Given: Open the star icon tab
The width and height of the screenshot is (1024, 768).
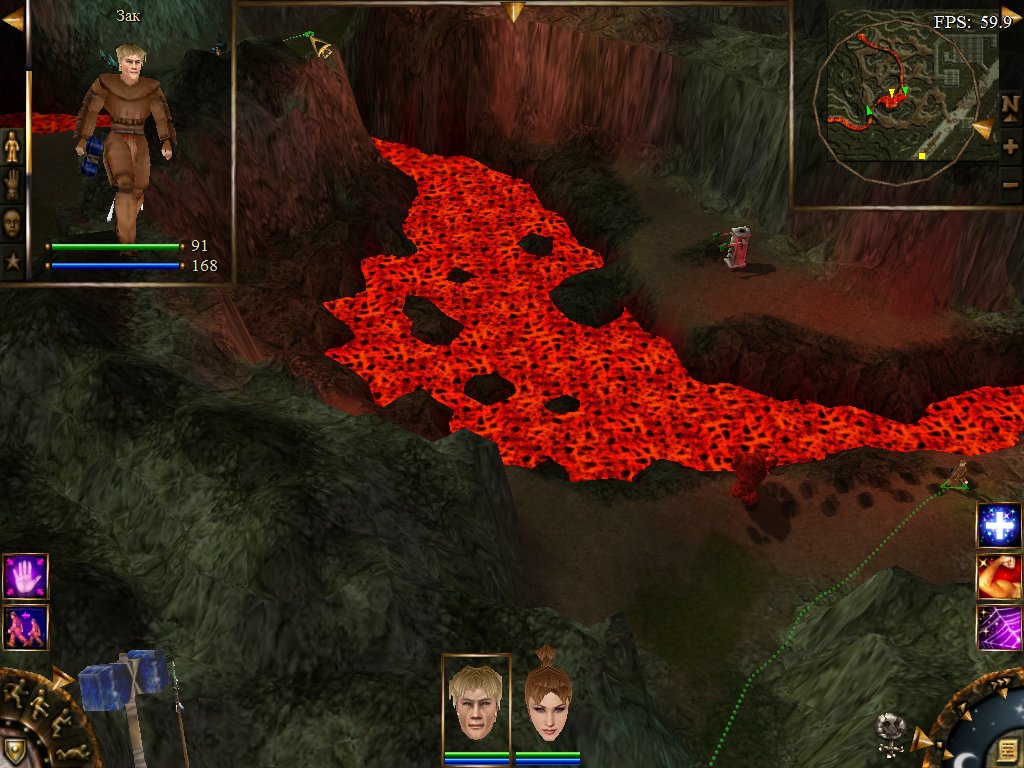Looking at the screenshot, I should (x=13, y=263).
